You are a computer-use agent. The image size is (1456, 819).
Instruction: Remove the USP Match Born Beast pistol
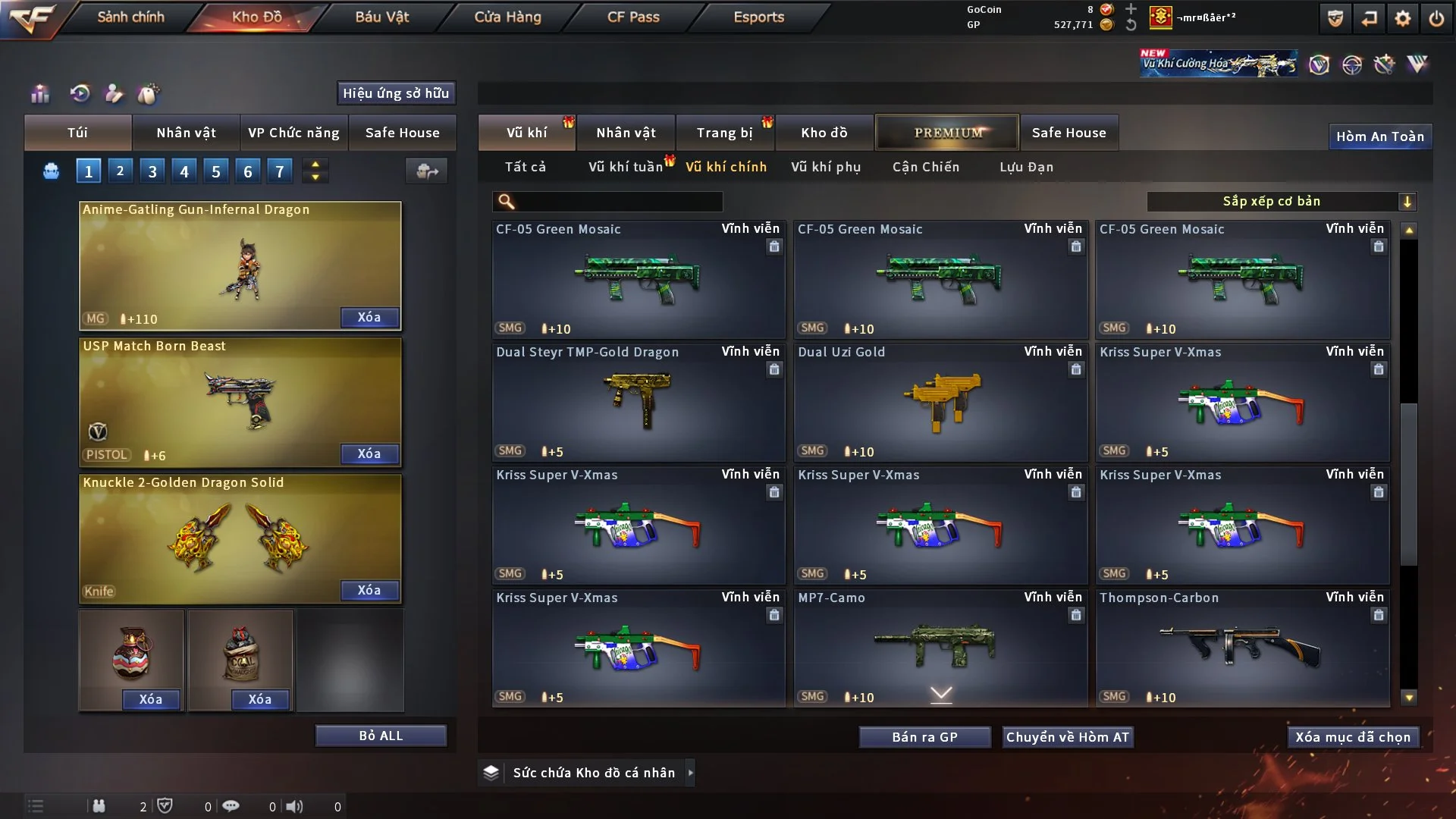[x=369, y=453]
